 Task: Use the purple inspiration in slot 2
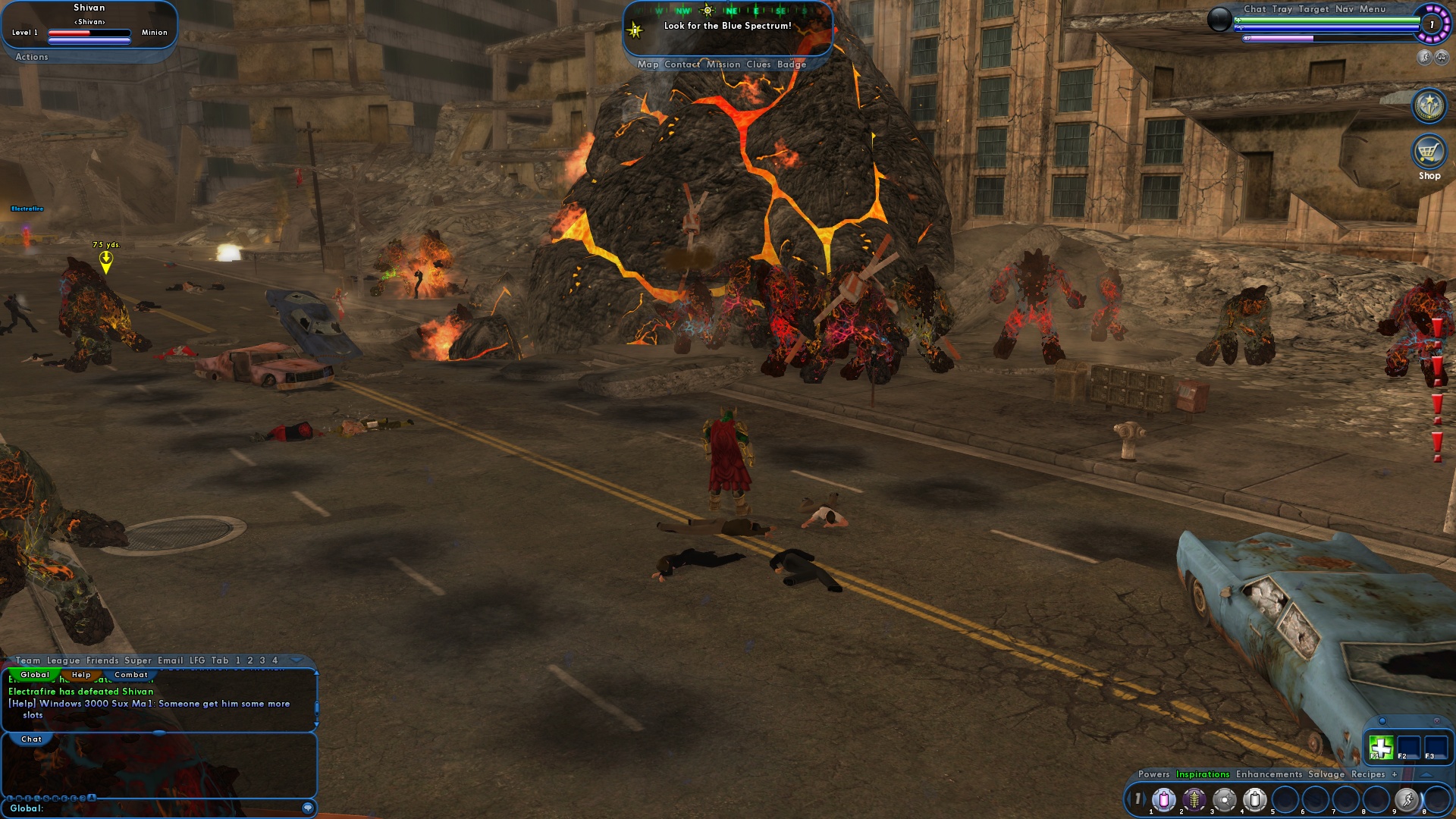1194,800
